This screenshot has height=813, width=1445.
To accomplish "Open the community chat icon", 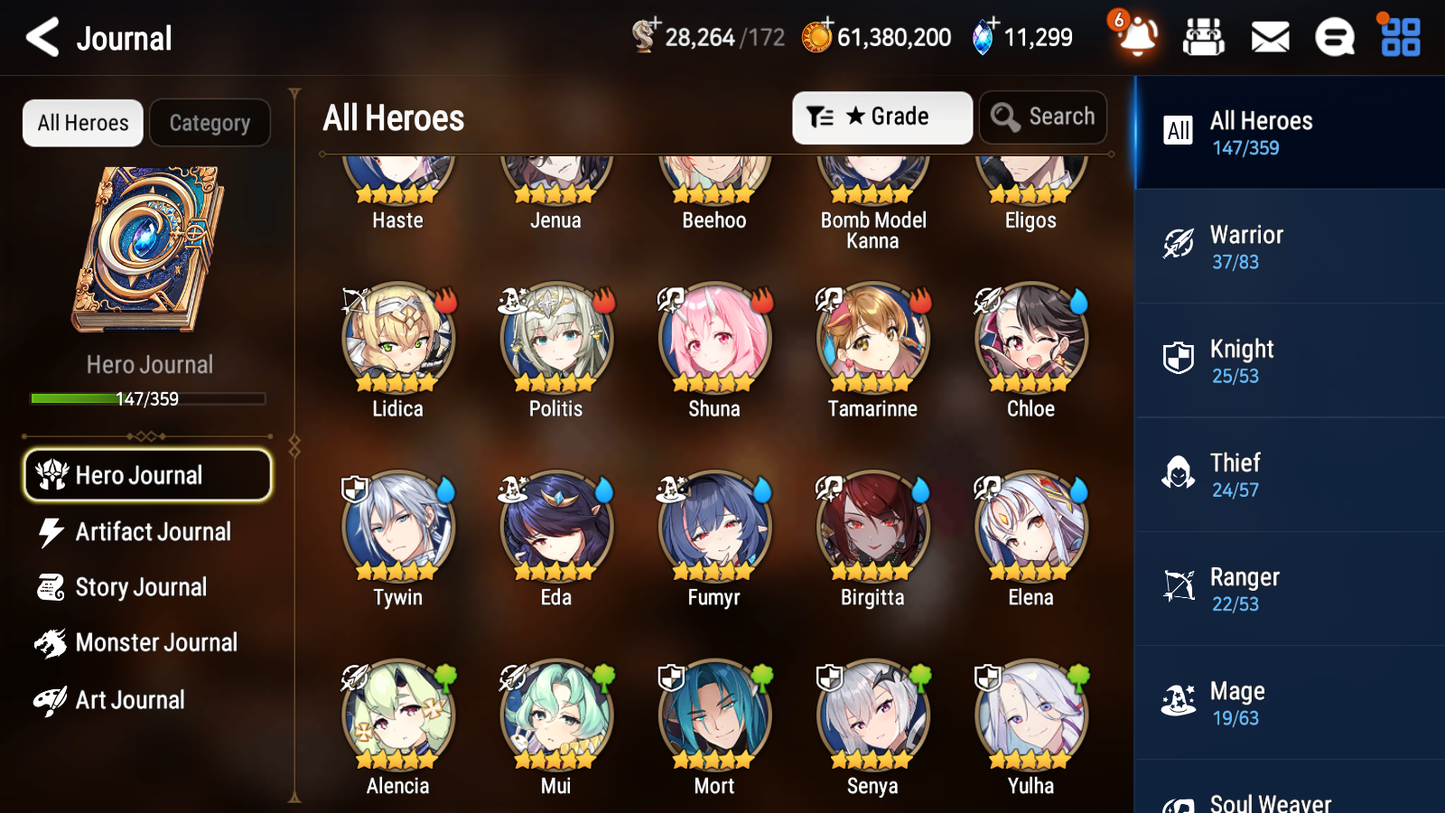I will 1334,36.
